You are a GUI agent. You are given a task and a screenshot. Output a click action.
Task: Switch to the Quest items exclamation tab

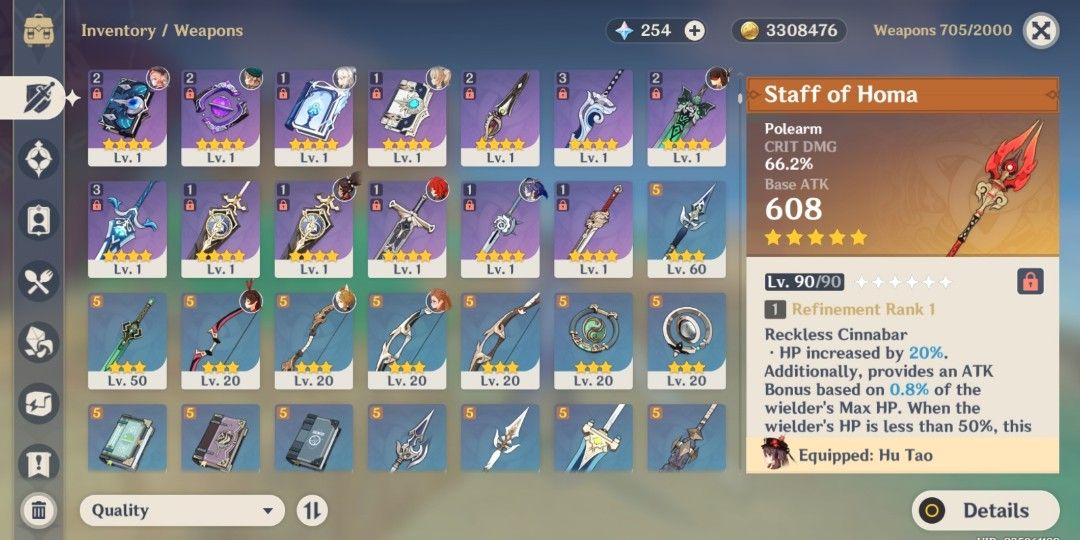(39, 463)
